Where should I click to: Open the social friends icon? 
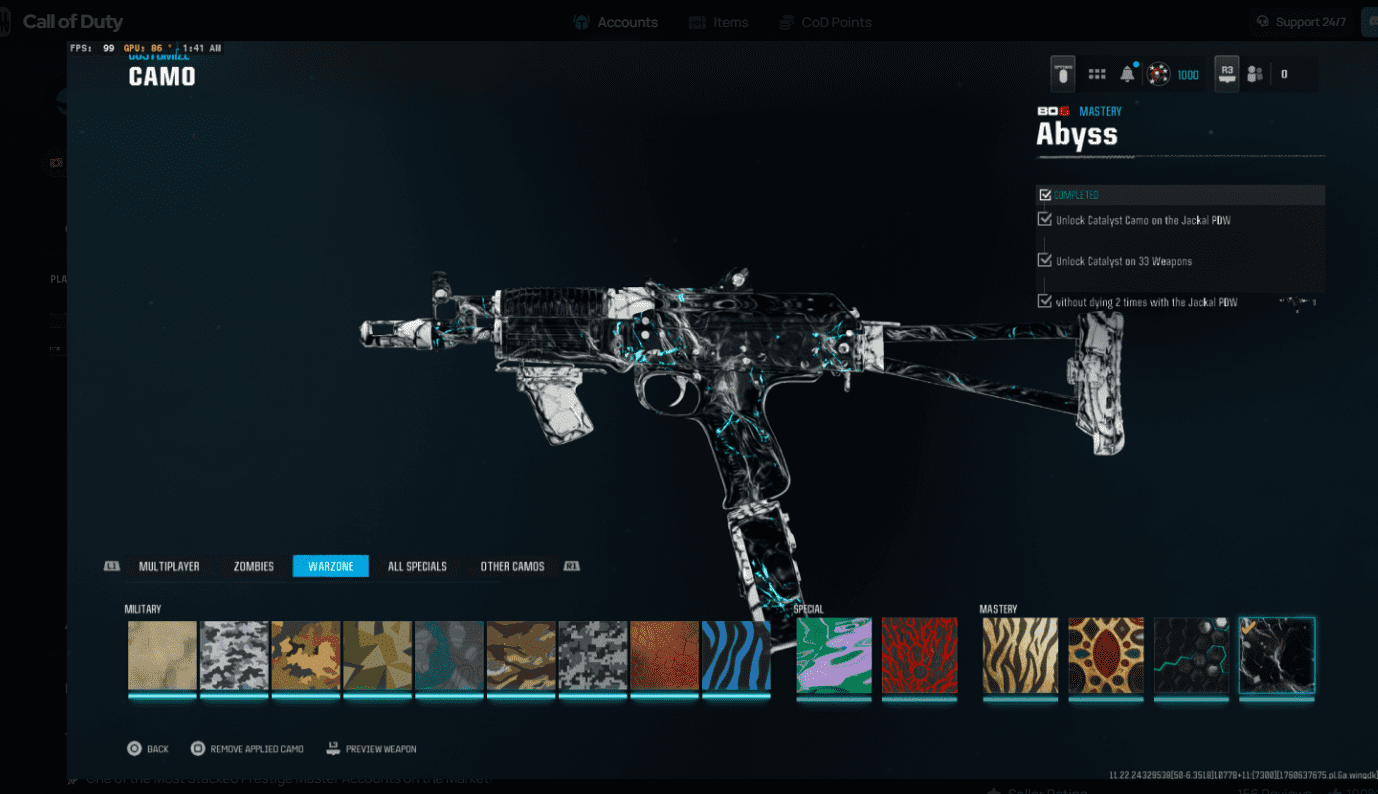pos(1255,74)
